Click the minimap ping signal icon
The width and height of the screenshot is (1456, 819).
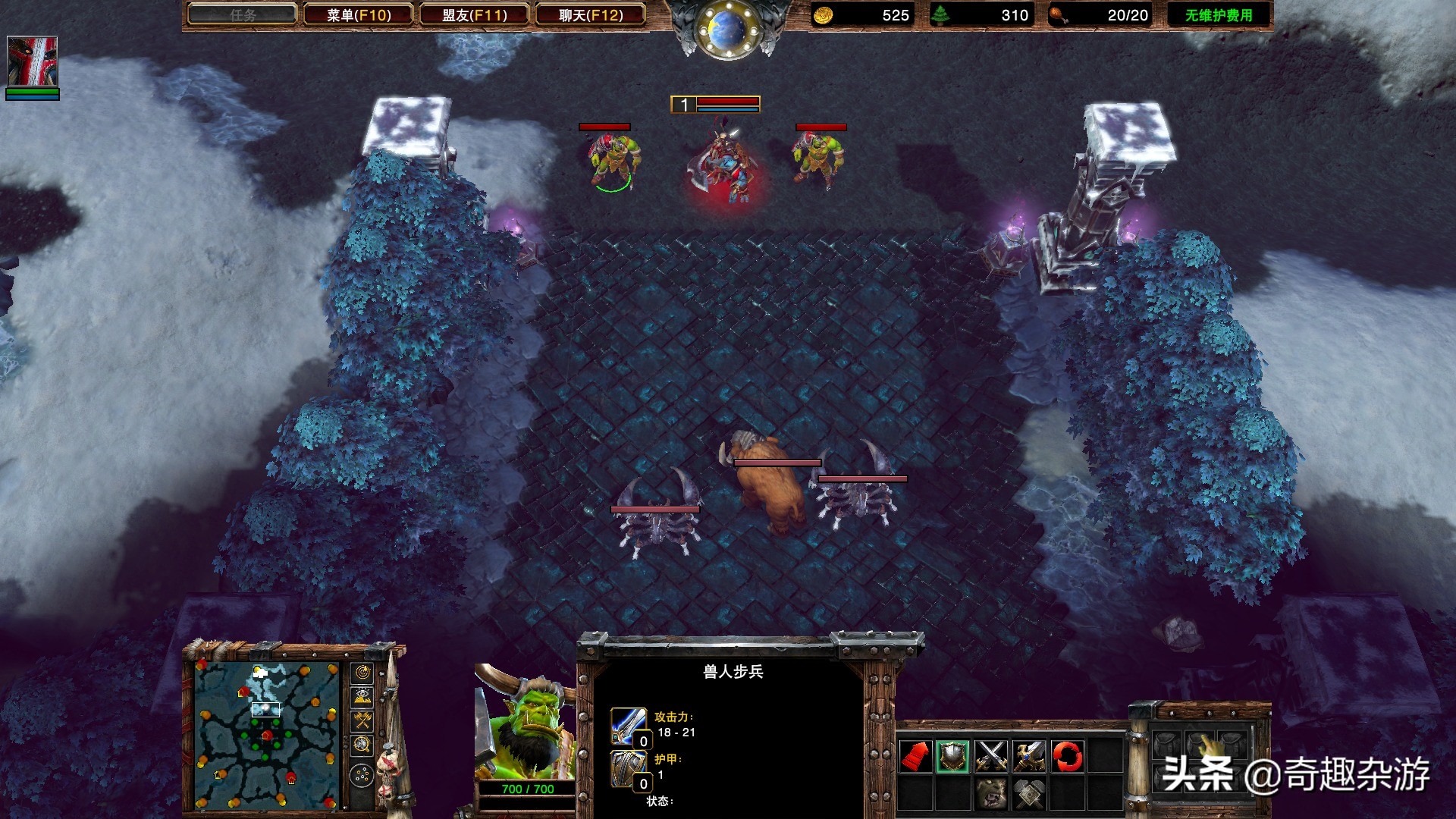pos(362,672)
